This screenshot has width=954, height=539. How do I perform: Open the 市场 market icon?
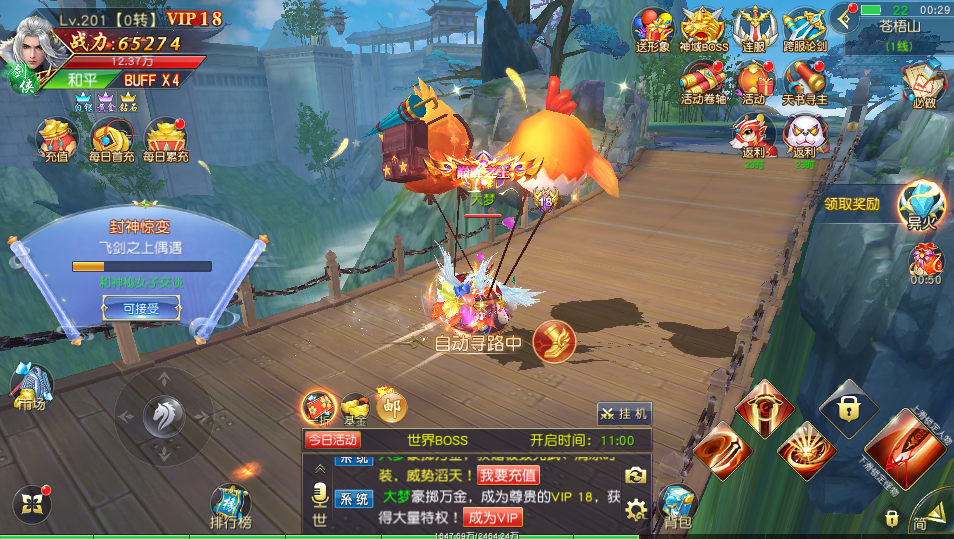(30, 386)
